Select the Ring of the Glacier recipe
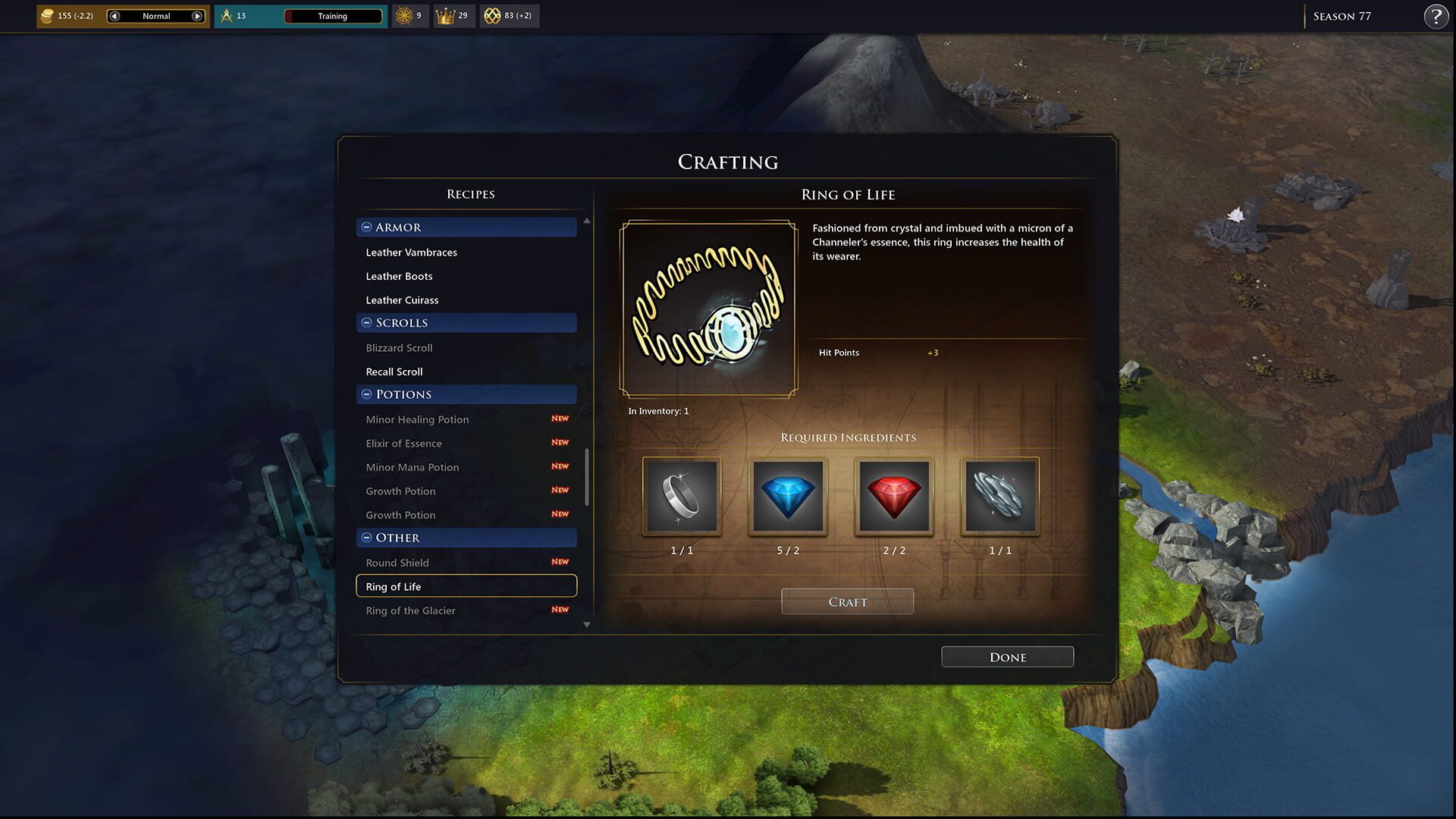1456x819 pixels. click(410, 610)
